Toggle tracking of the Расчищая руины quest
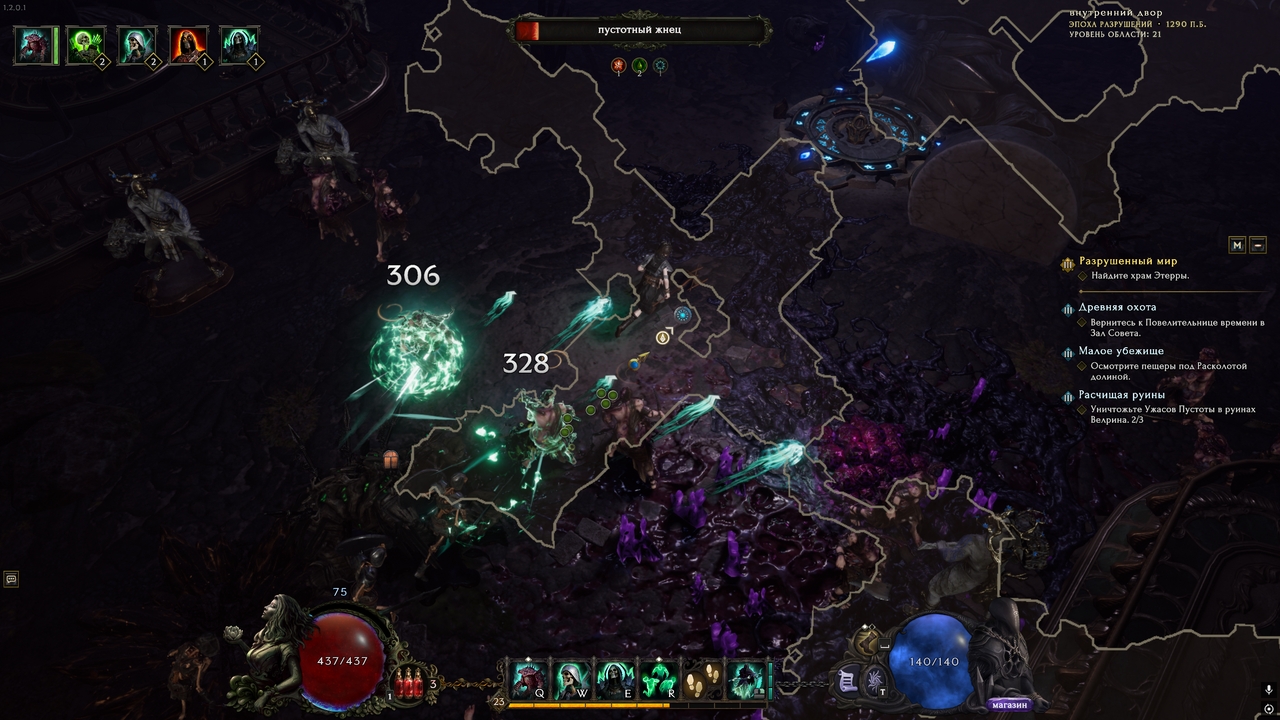 [x=1068, y=397]
